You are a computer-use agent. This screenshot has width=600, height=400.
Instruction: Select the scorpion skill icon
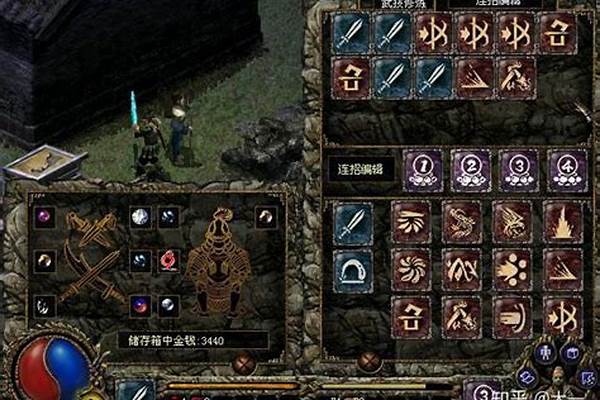click(461, 222)
